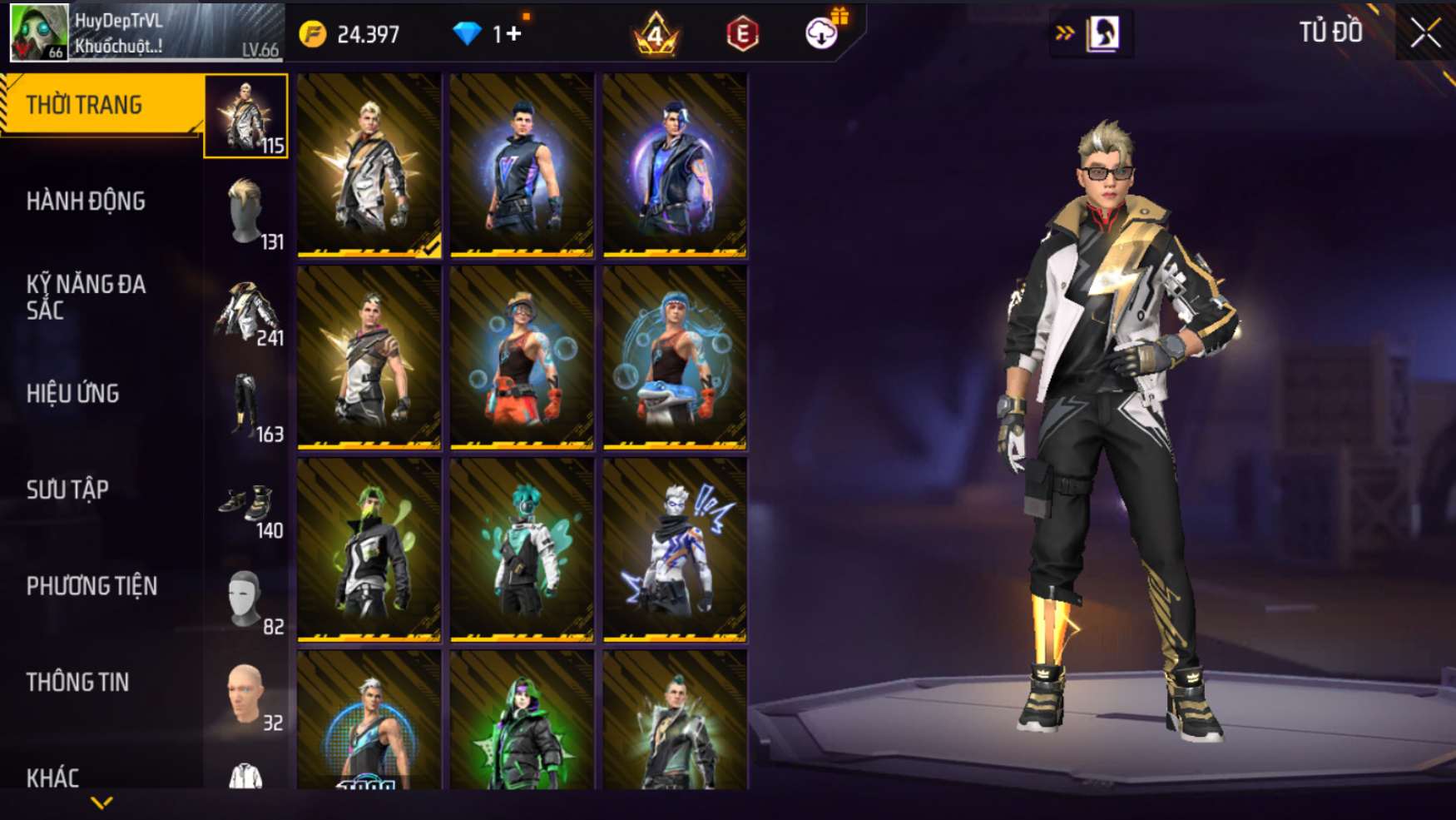Open the jacket tops subcategory showing 241
This screenshot has width=1456, height=820.
point(246,310)
